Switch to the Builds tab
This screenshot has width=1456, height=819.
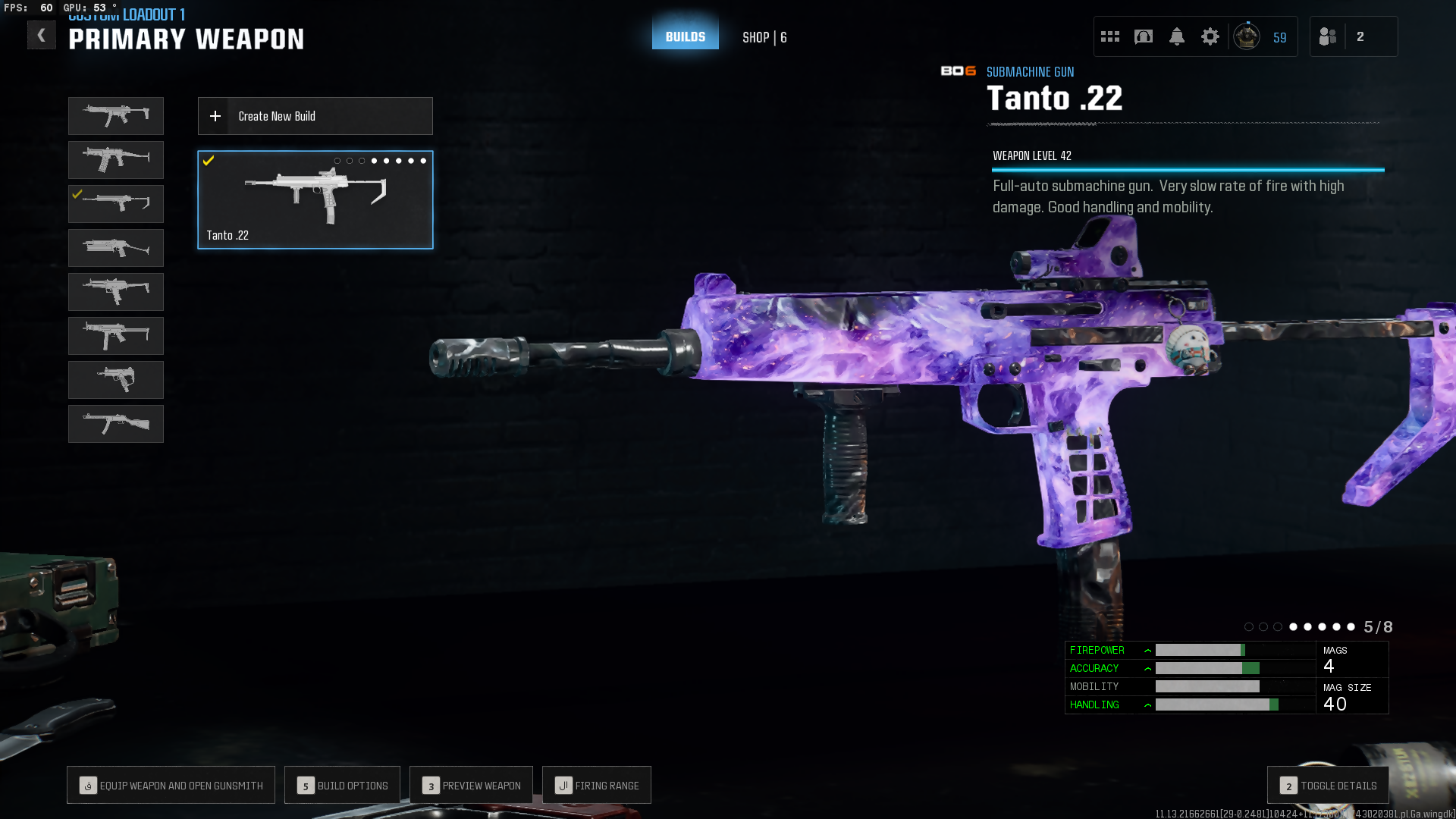(x=686, y=36)
